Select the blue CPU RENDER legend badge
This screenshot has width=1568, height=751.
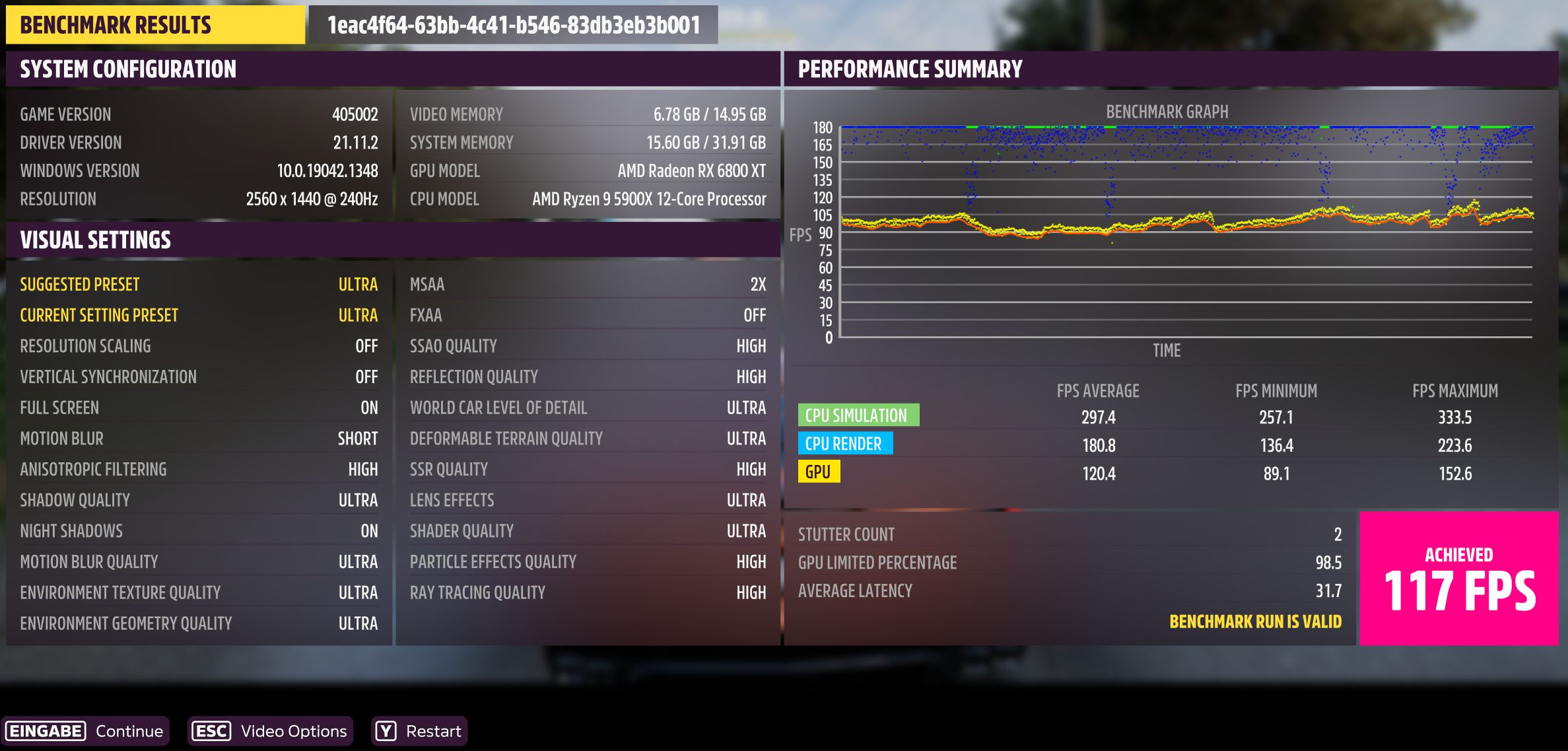pos(845,444)
